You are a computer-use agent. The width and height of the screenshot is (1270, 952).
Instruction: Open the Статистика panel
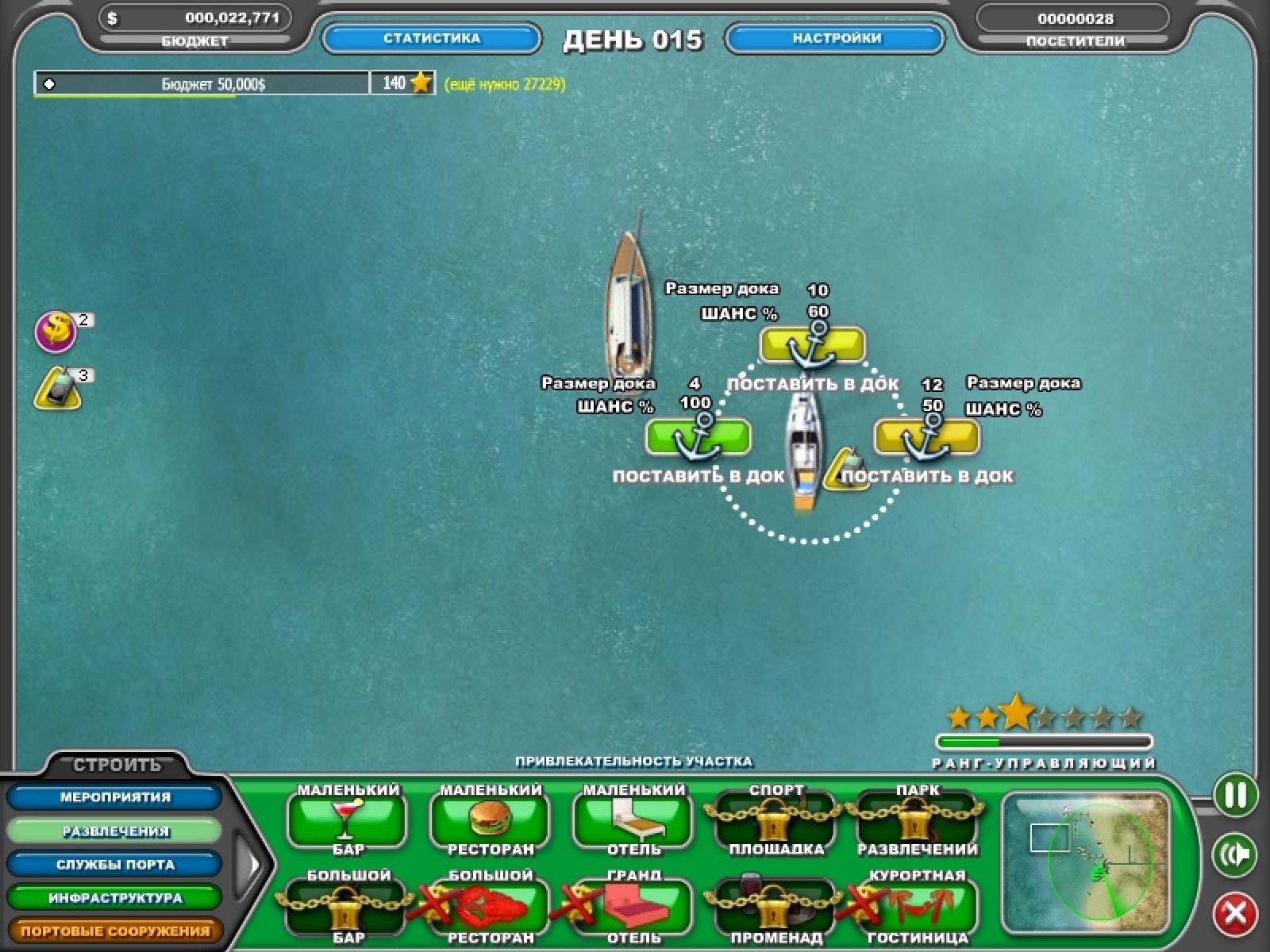(x=432, y=38)
